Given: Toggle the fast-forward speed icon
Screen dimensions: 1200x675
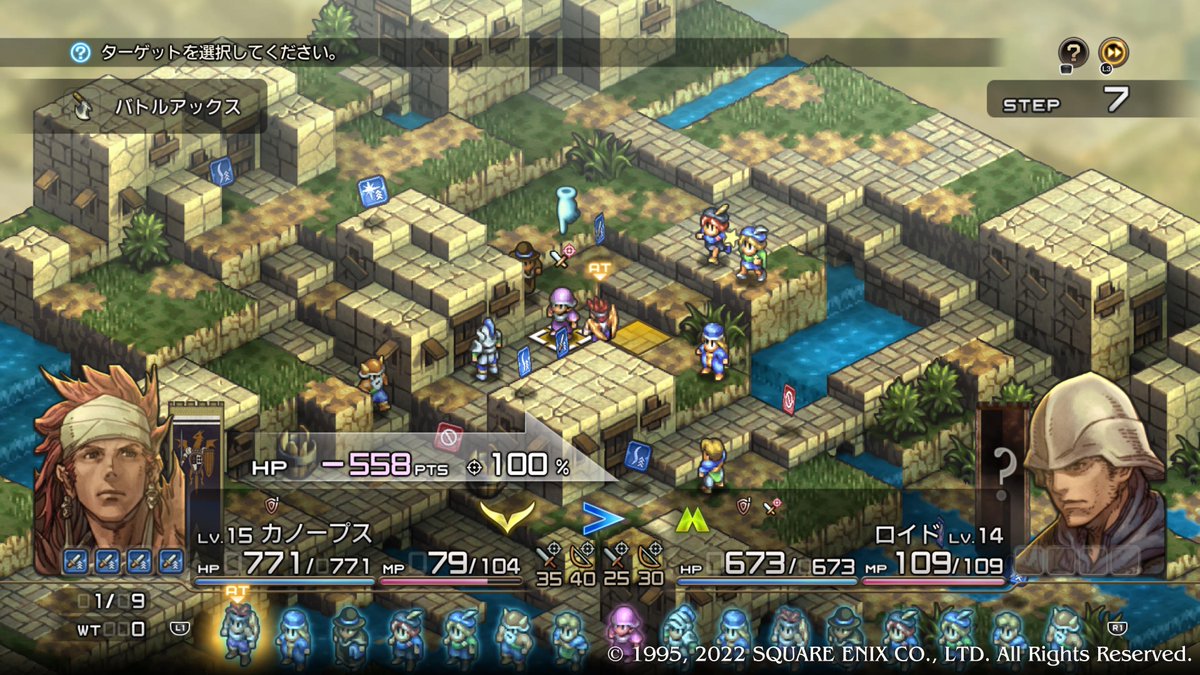Looking at the screenshot, I should [x=1113, y=52].
